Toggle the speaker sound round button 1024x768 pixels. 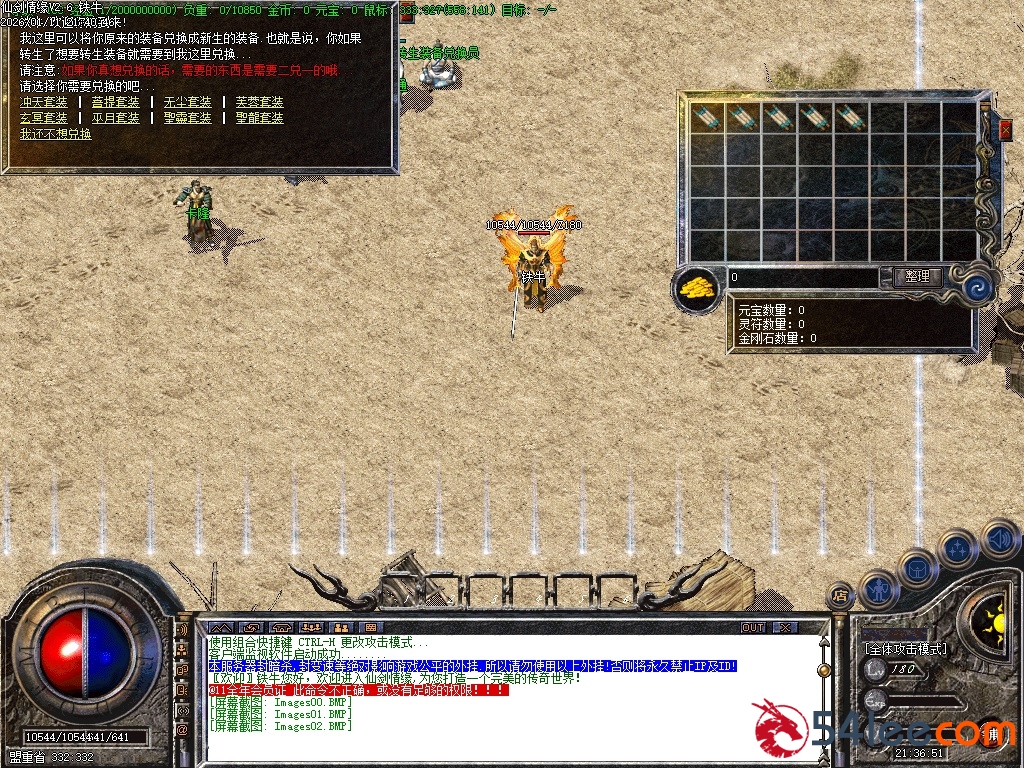point(1000,540)
